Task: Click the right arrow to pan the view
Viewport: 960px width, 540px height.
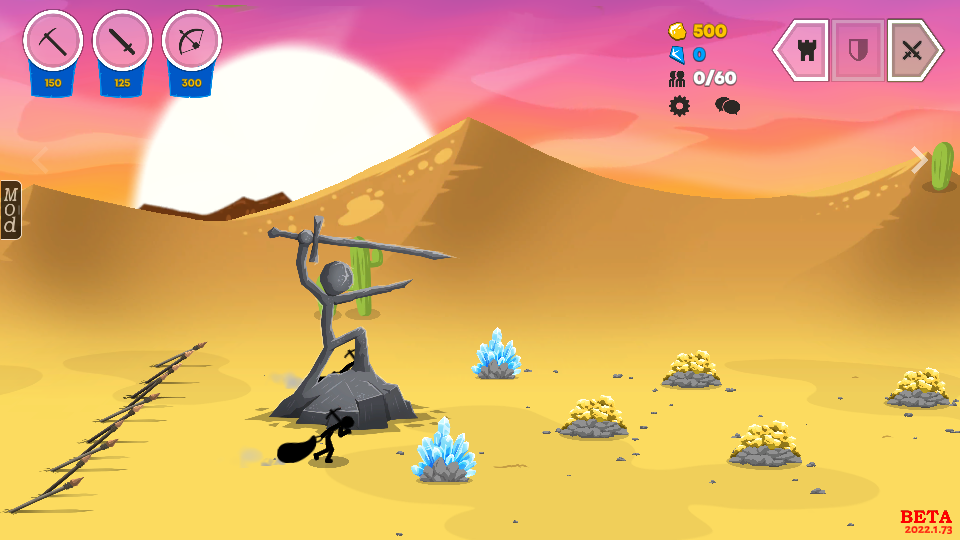Action: 919,160
